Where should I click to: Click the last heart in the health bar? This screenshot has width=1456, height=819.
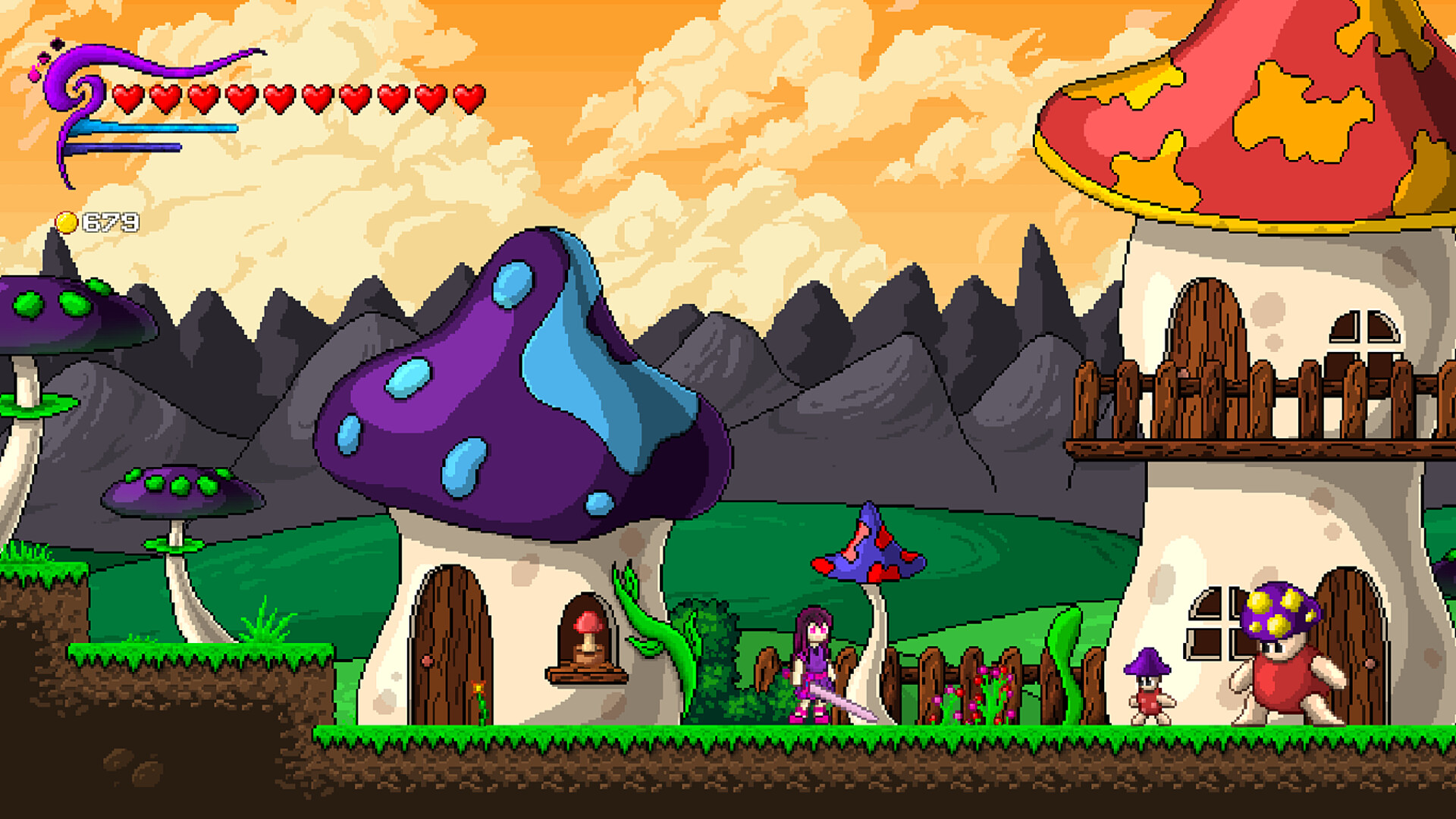[x=468, y=97]
